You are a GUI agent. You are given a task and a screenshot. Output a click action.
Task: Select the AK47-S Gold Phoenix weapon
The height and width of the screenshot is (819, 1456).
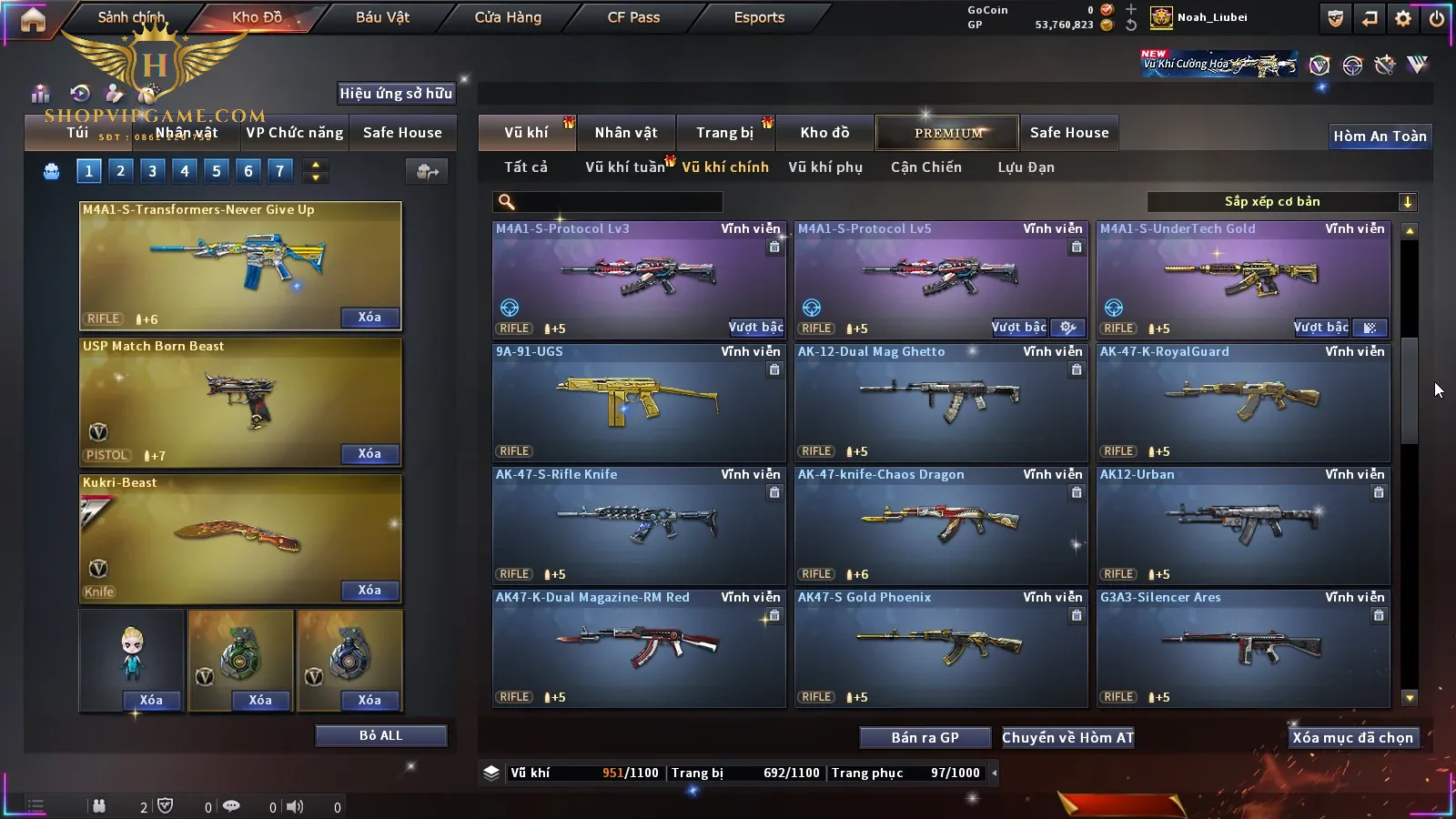941,648
